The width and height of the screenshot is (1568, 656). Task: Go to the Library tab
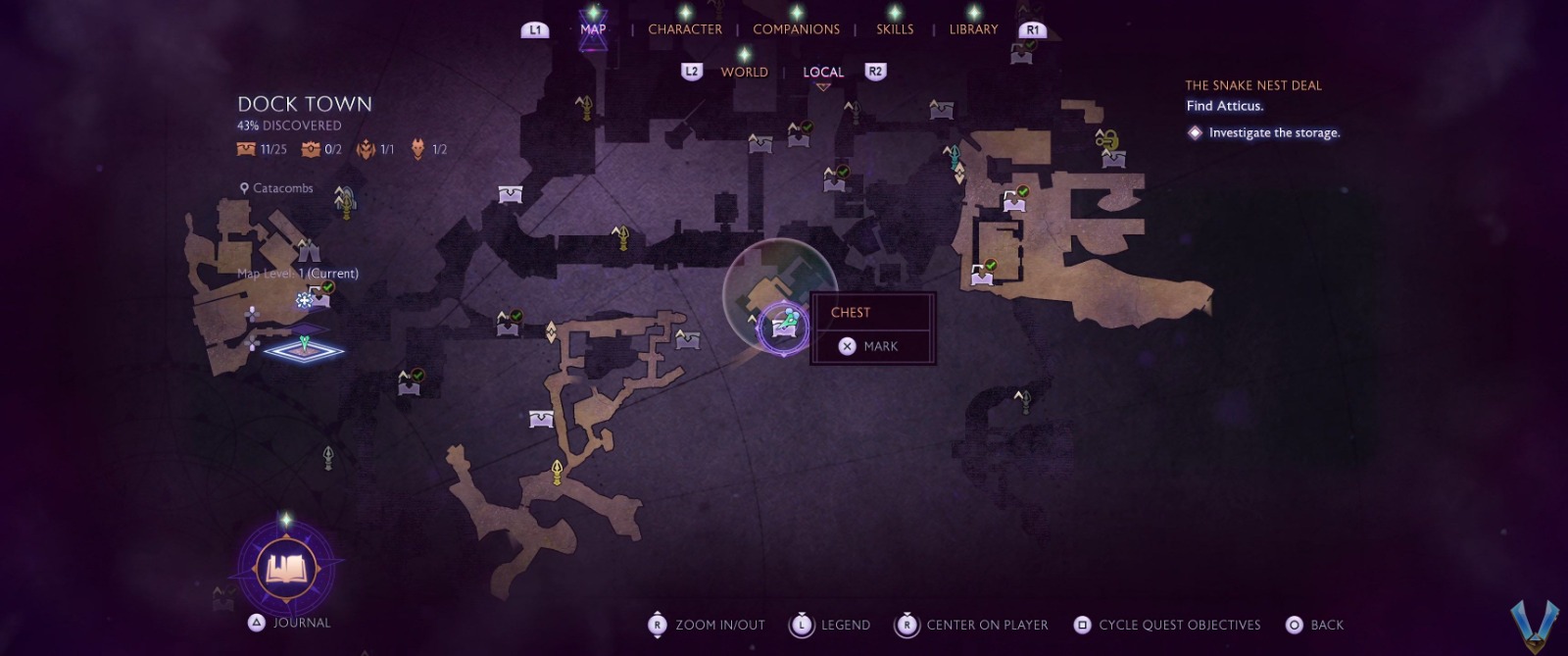pyautogui.click(x=972, y=29)
